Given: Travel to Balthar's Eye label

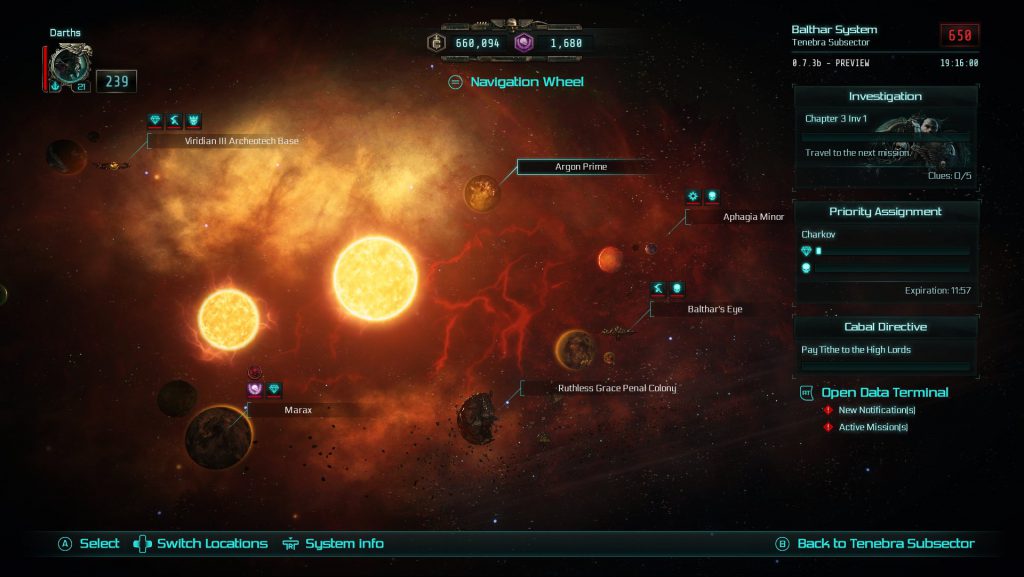Looking at the screenshot, I should [714, 309].
